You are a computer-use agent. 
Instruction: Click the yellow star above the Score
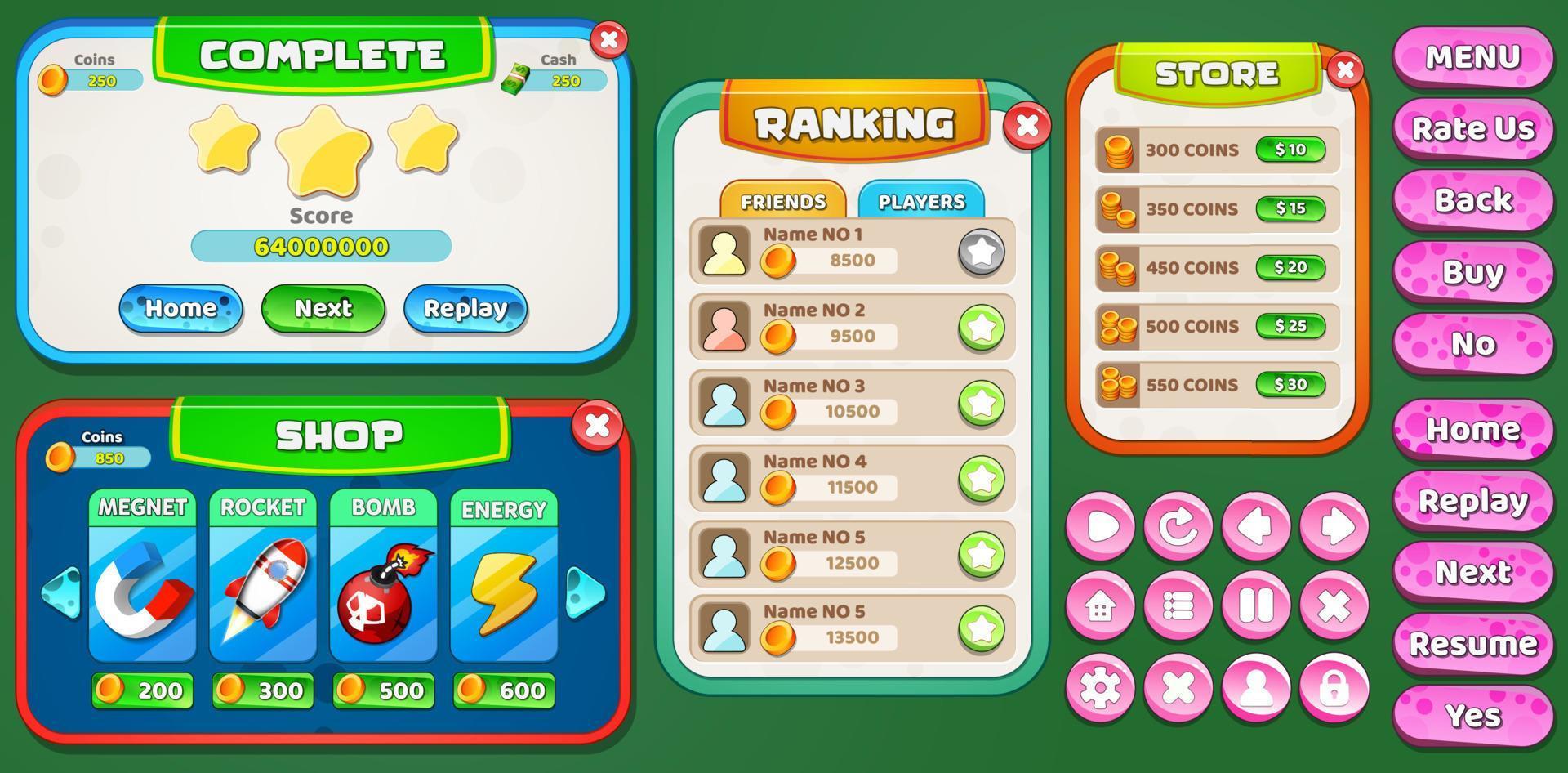pyautogui.click(x=321, y=151)
